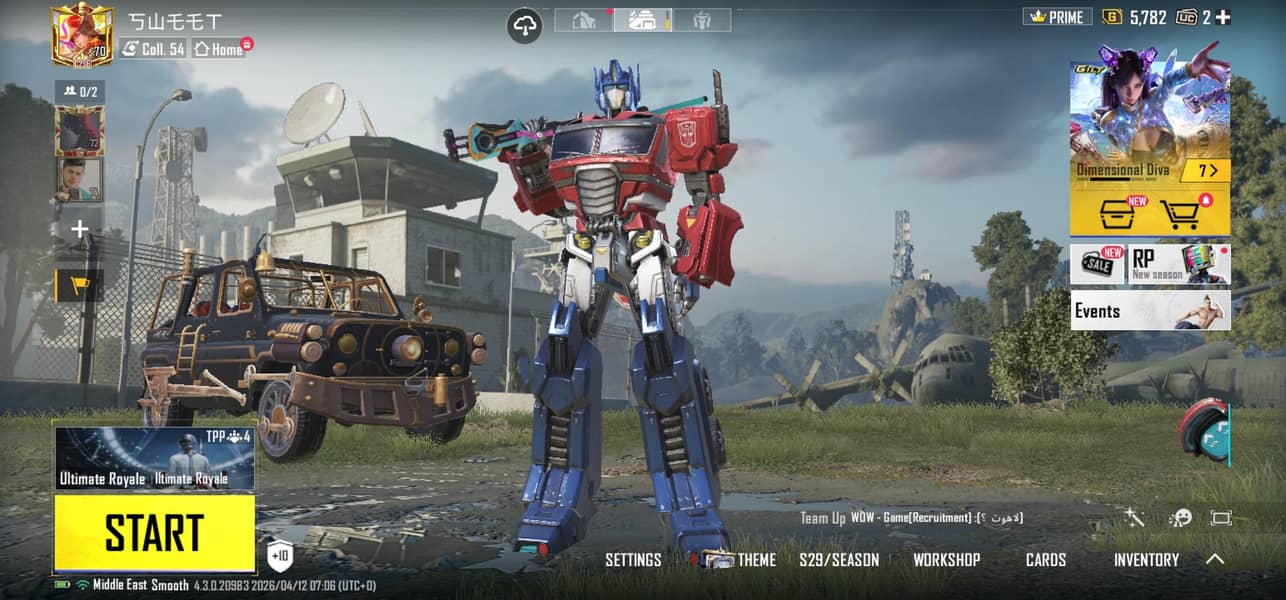The image size is (1286, 600).
Task: Open the shopping cart shop icon
Action: 1180,213
